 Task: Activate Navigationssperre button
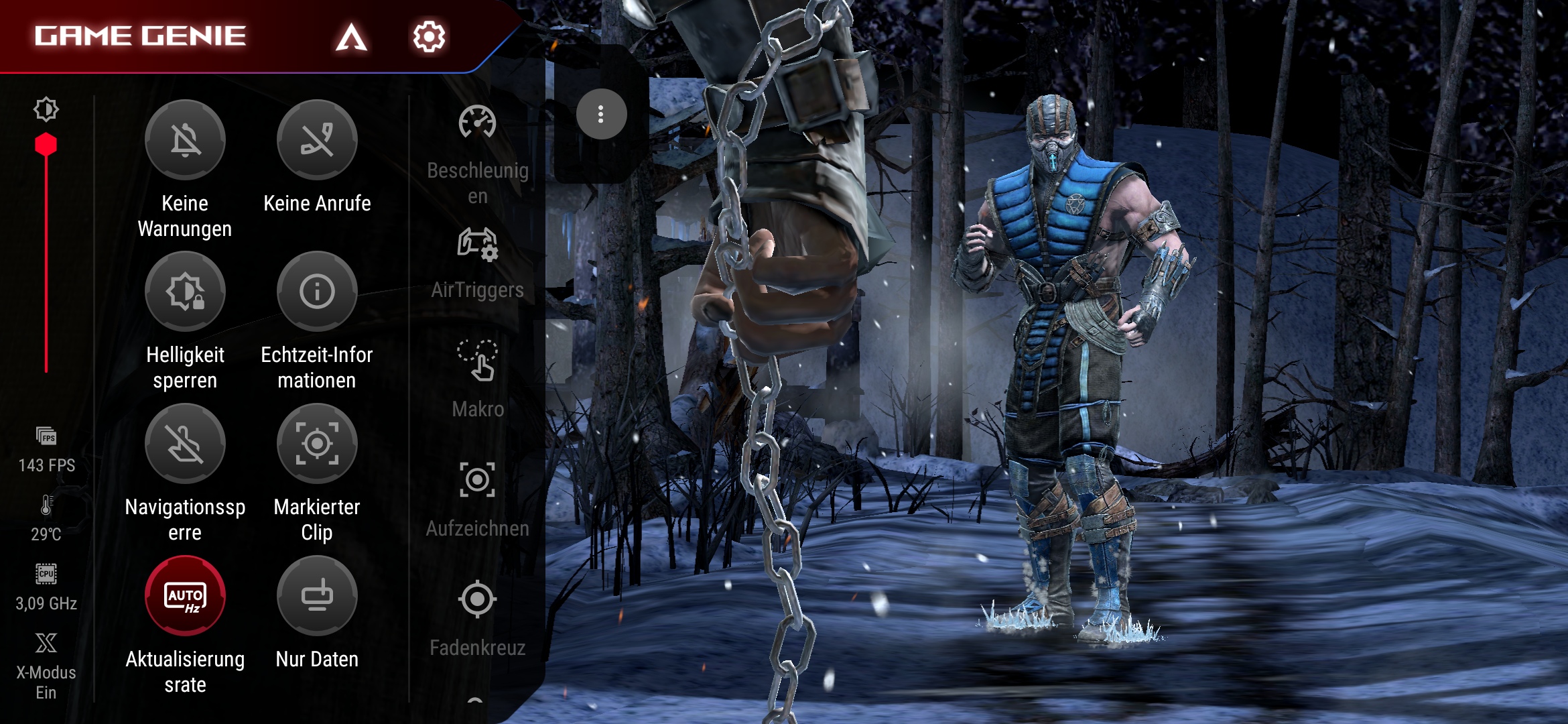click(185, 444)
